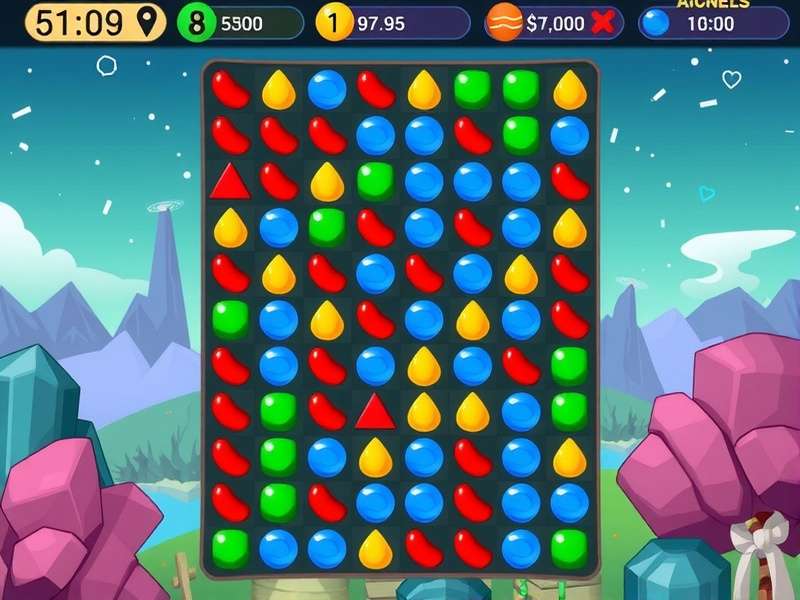
Task: Open the yellow coin counter icon
Action: 335,23
